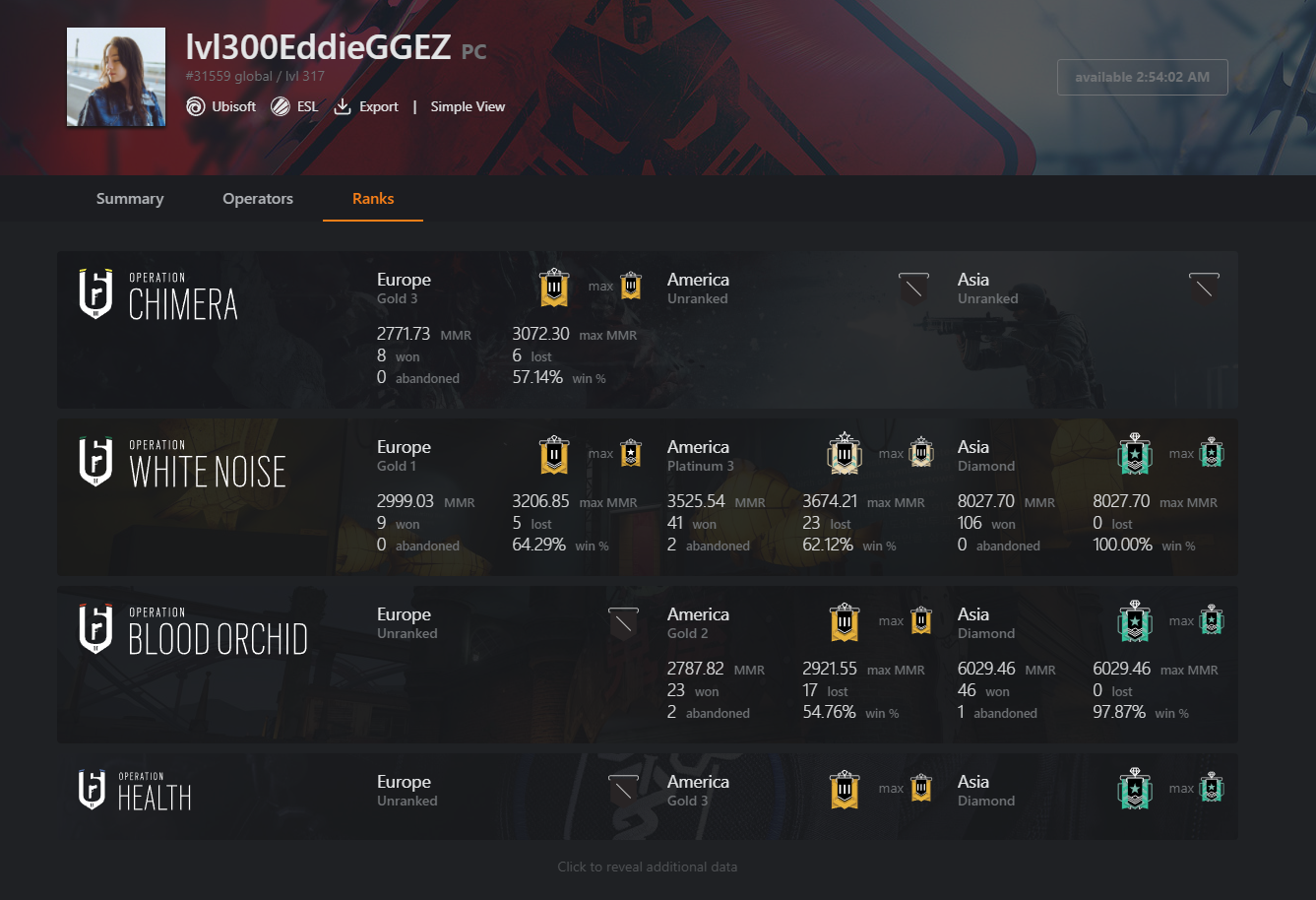
Task: Open Simple View
Action: (467, 106)
